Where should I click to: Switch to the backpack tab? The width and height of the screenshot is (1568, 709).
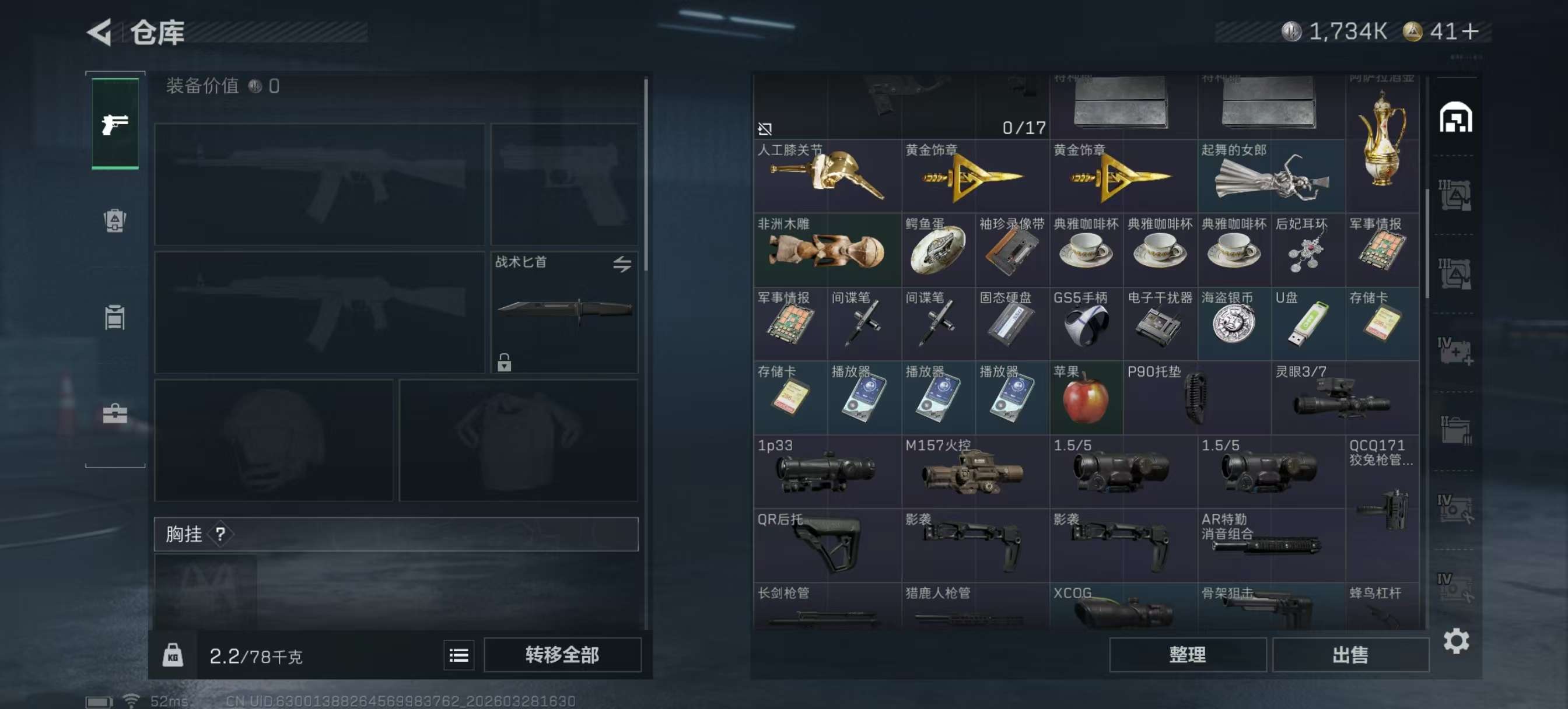[x=115, y=220]
